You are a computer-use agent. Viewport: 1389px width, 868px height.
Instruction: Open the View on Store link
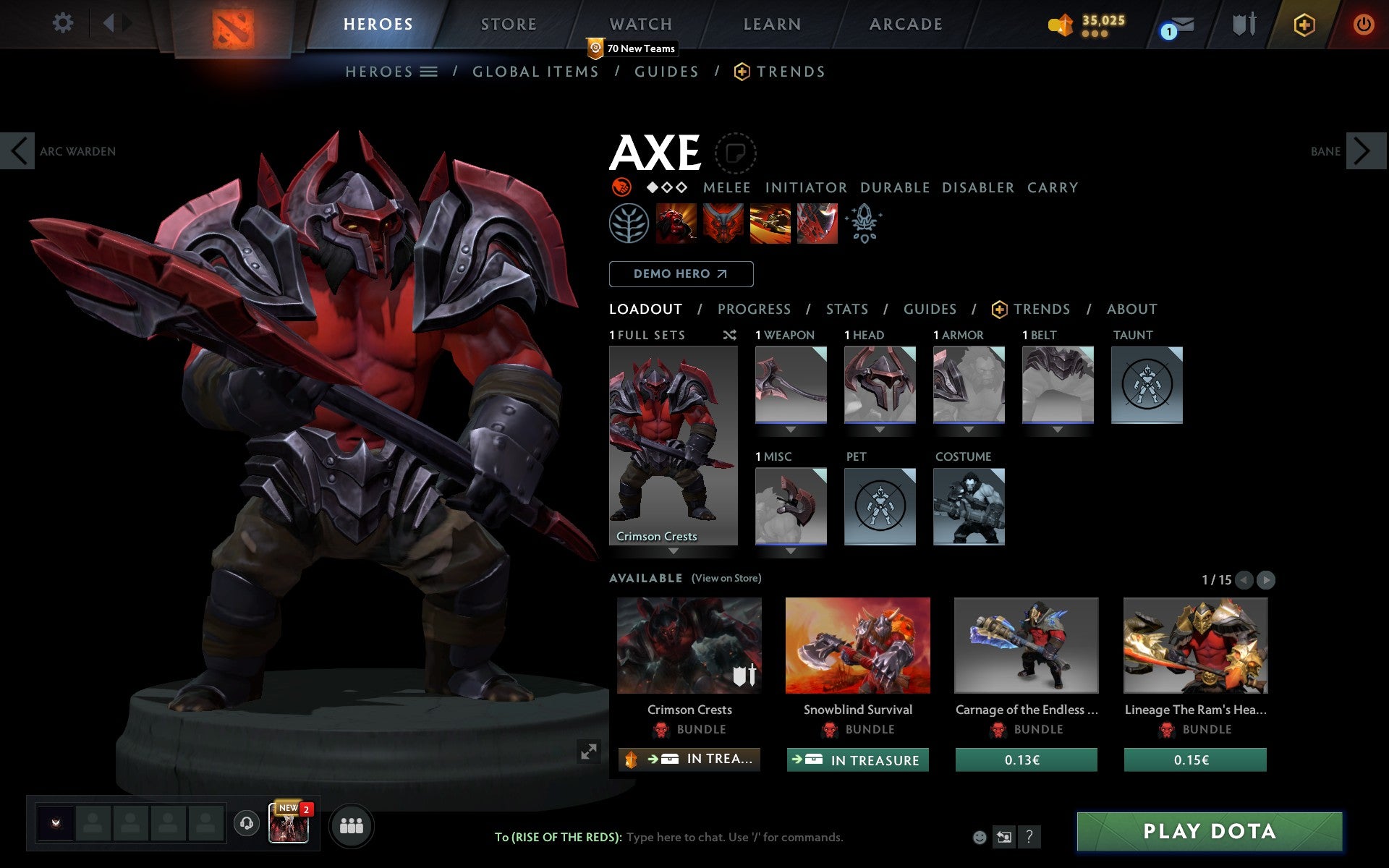click(x=726, y=578)
